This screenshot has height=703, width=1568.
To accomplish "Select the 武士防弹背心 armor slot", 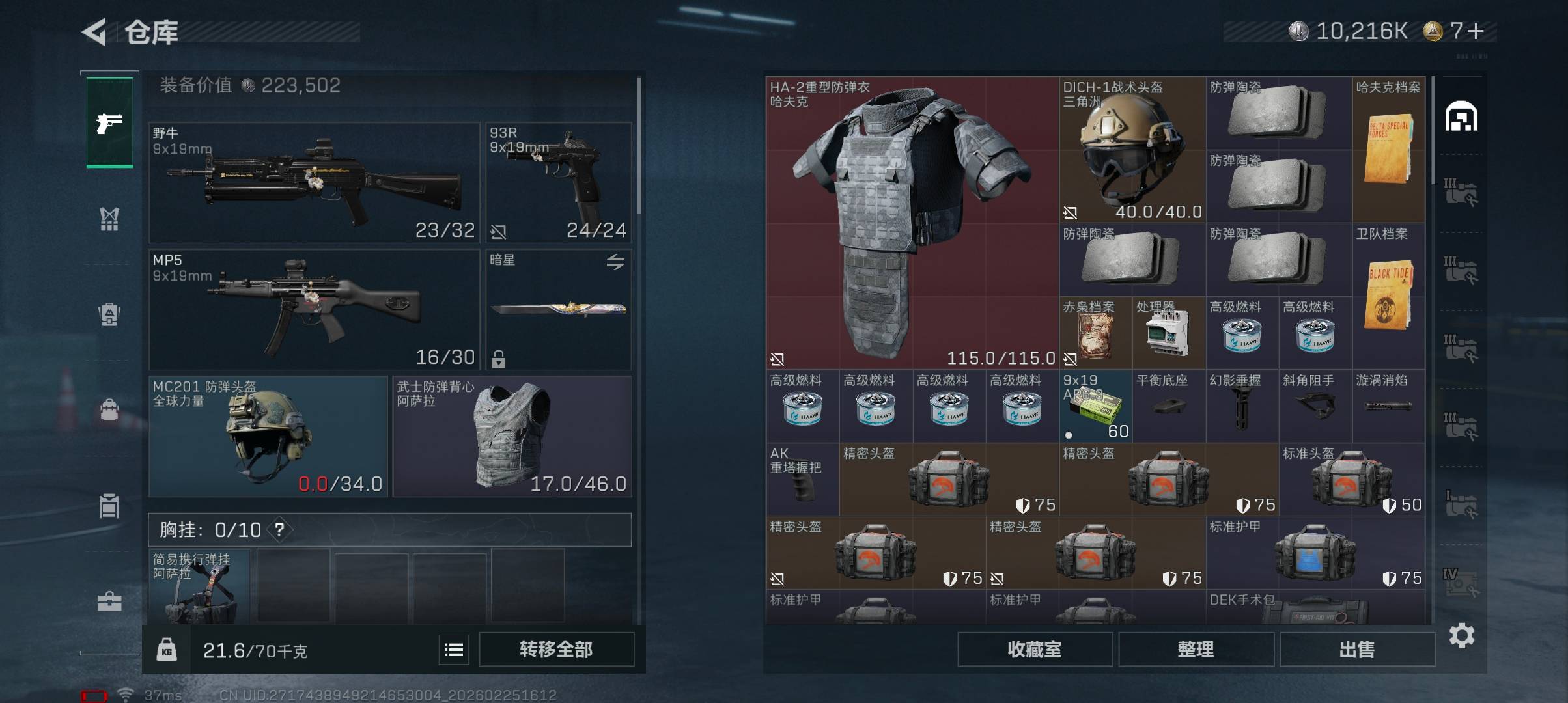I will point(512,436).
